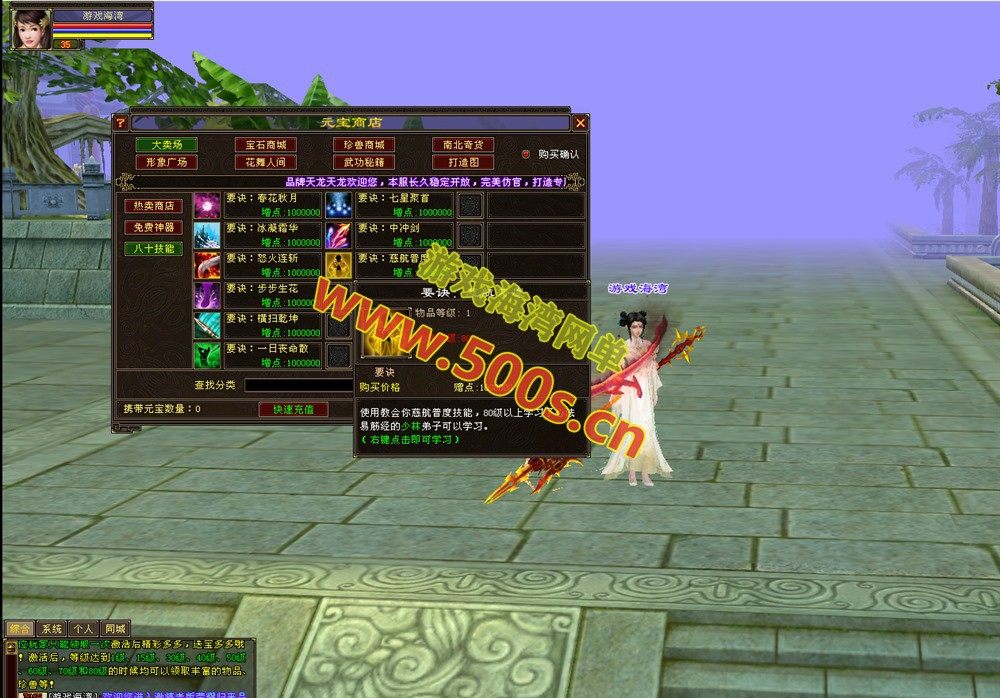1000x698 pixels.
Task: Open the 珍兽商城 category
Action: (363, 145)
